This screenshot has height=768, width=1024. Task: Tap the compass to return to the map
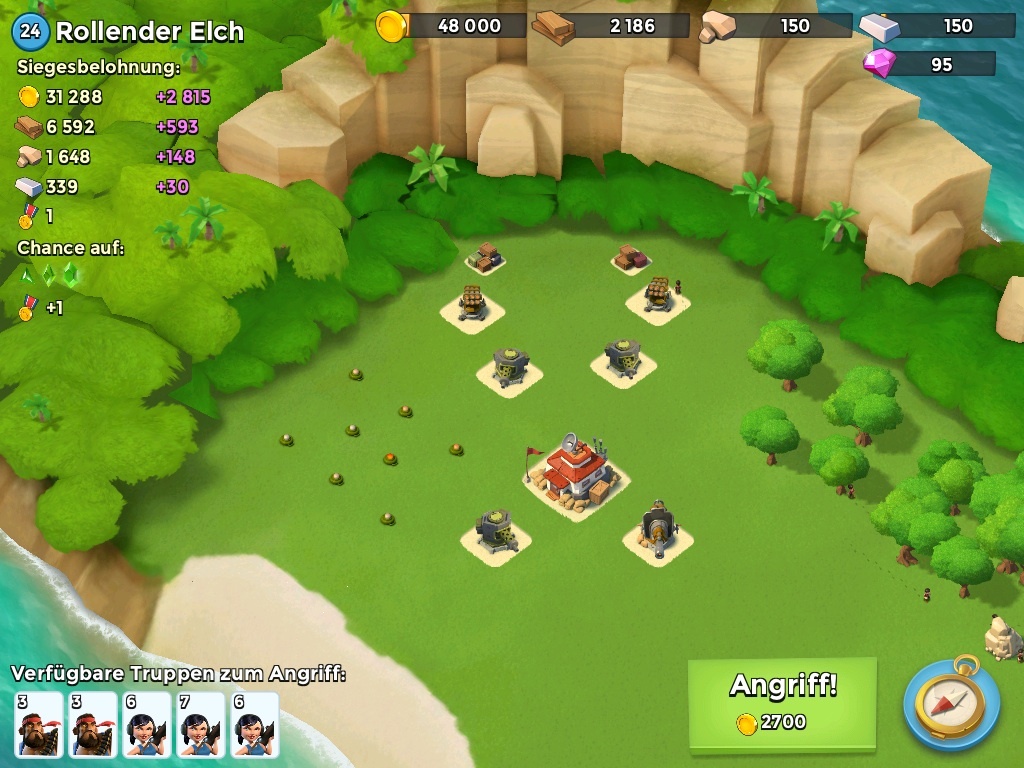[951, 703]
